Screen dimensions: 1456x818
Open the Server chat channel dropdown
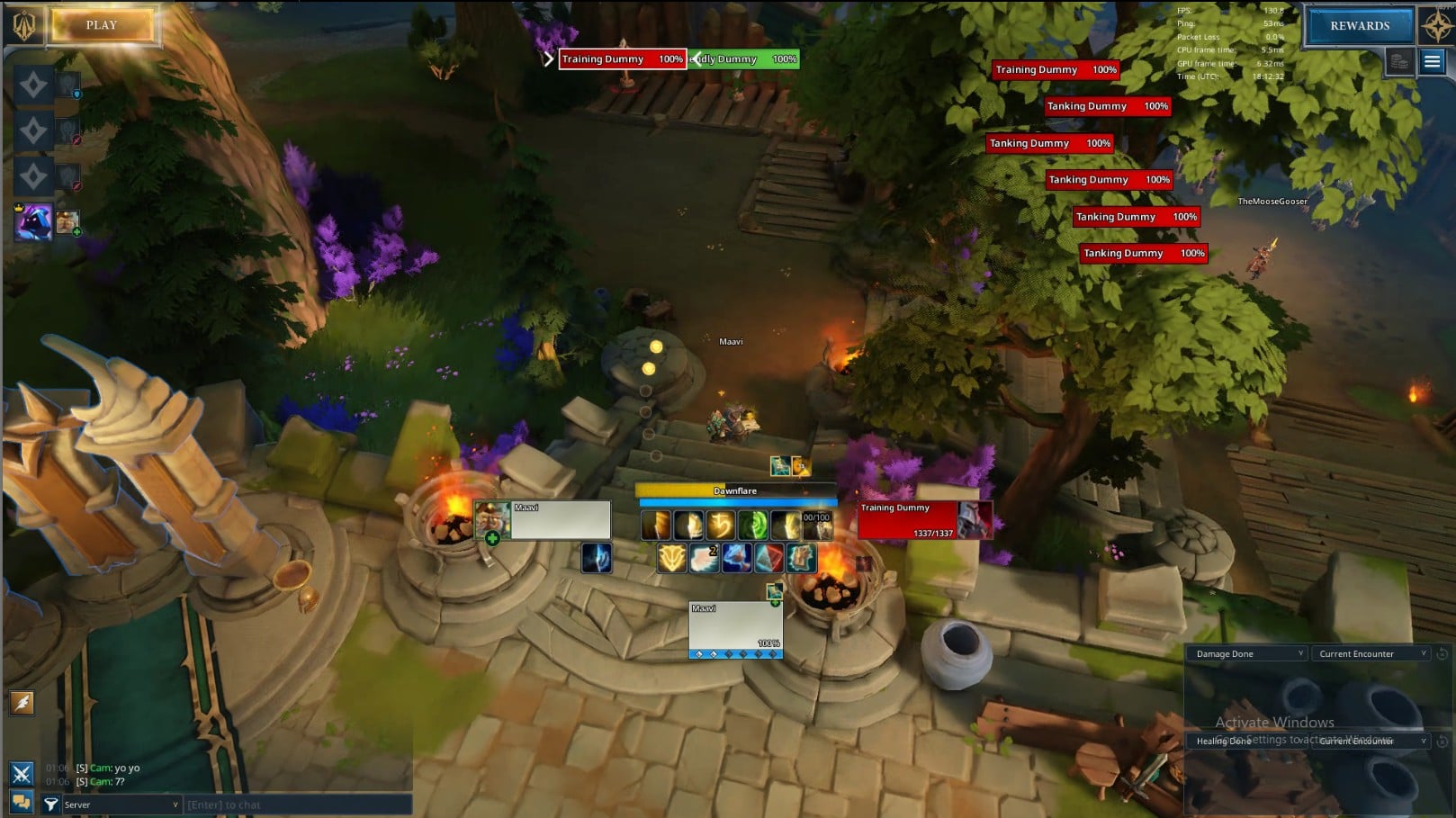pyautogui.click(x=121, y=805)
